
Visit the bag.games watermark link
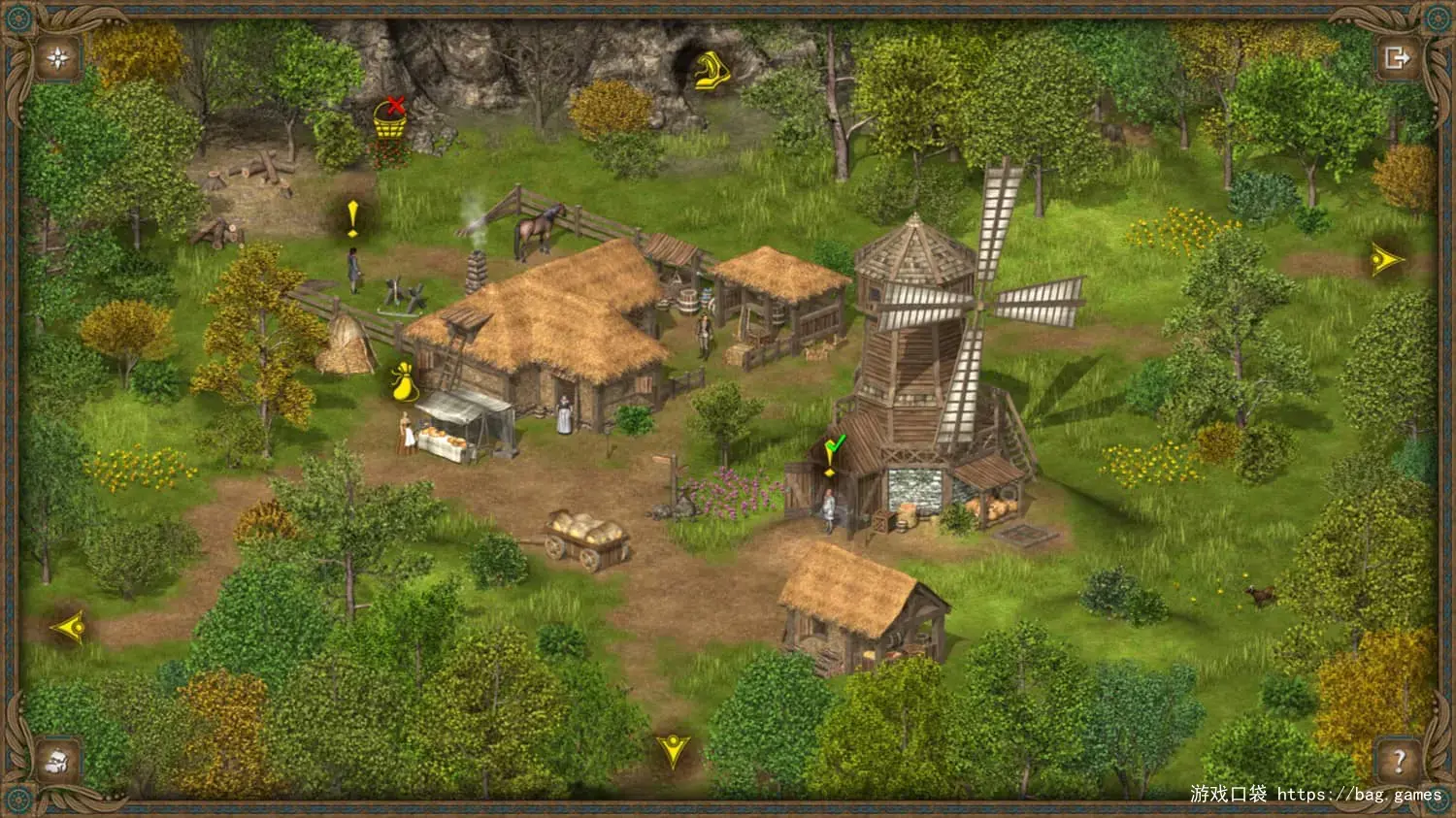1359,795
